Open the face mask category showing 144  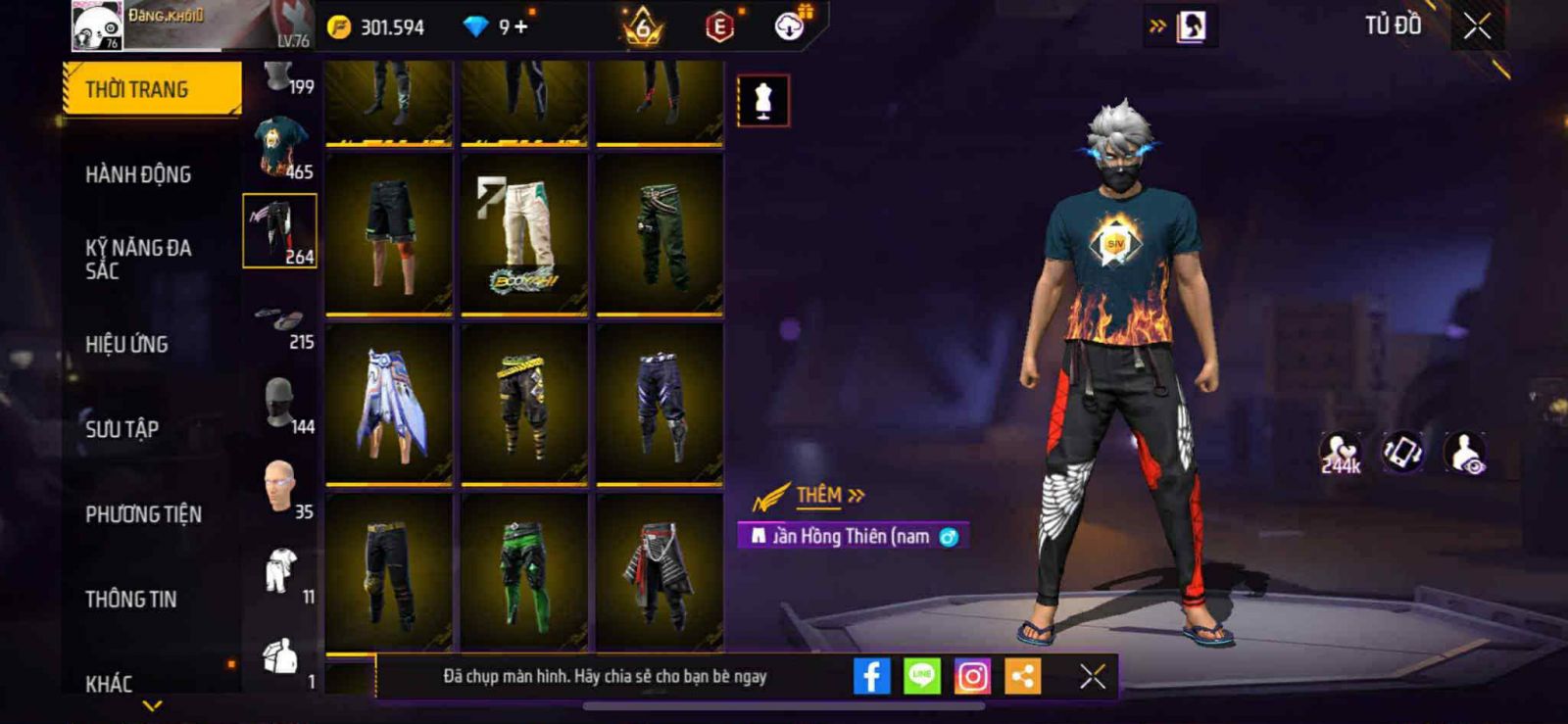[281, 404]
